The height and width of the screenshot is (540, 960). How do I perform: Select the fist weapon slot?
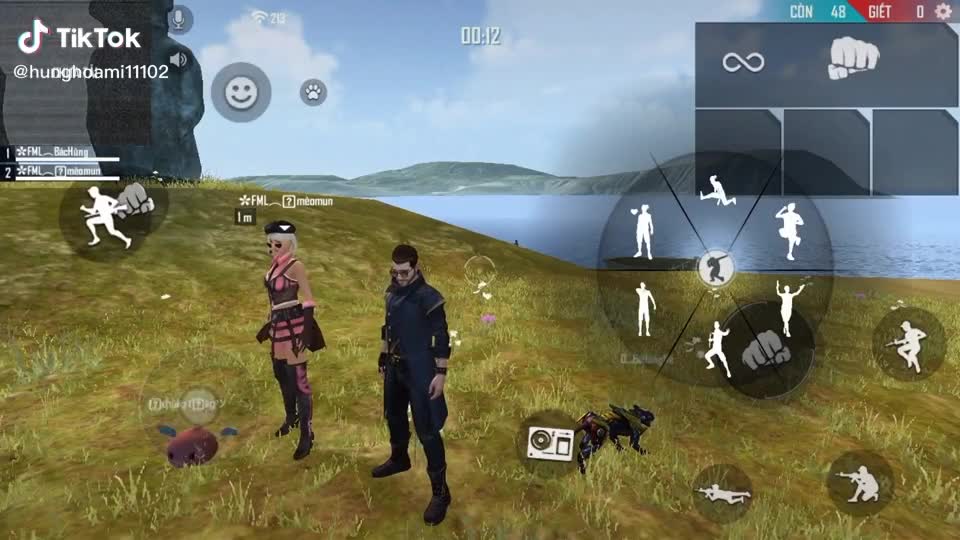click(853, 62)
